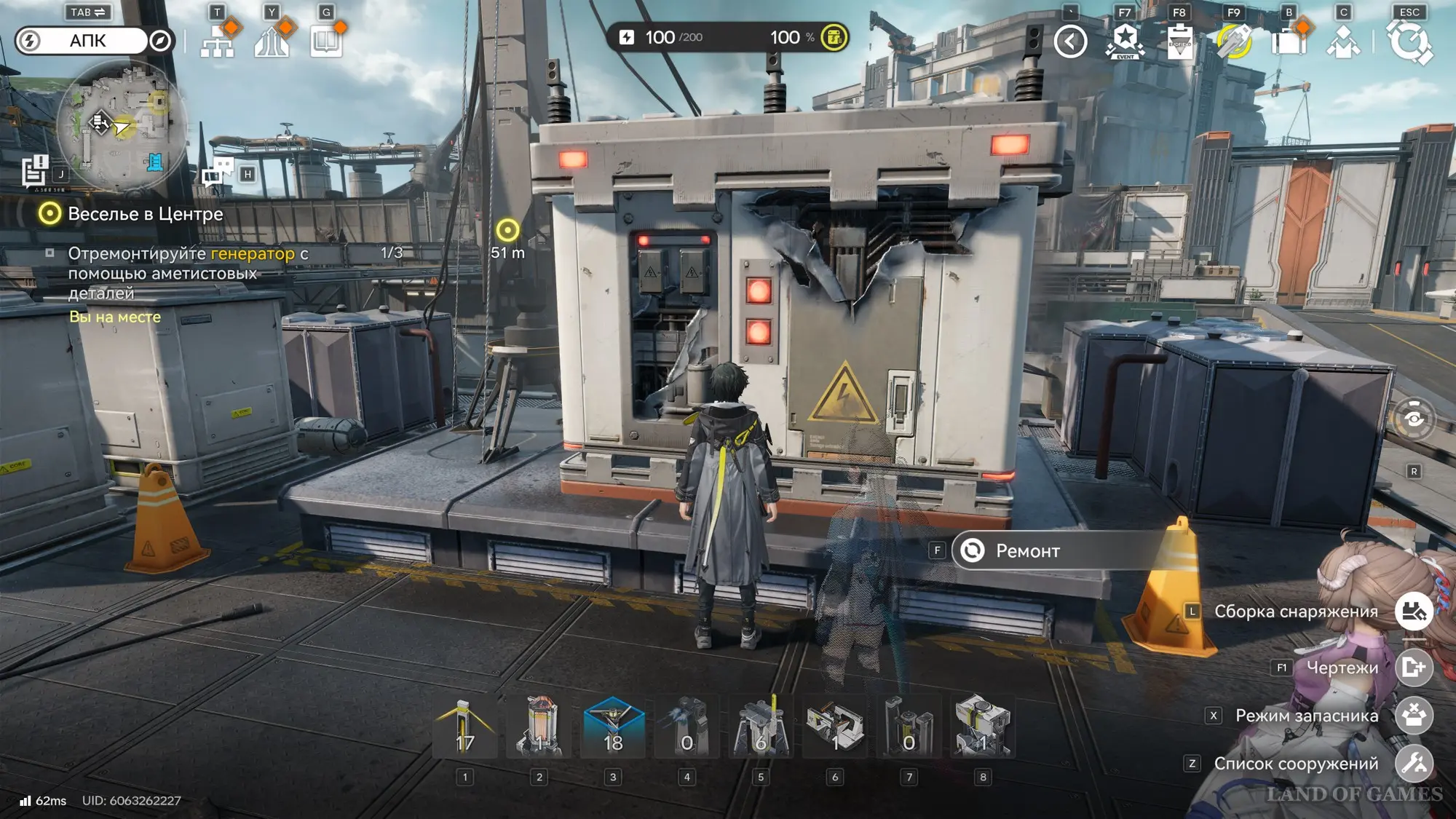1456x819 pixels.
Task: Collapse the top bar with left-arrow circle
Action: click(1070, 41)
